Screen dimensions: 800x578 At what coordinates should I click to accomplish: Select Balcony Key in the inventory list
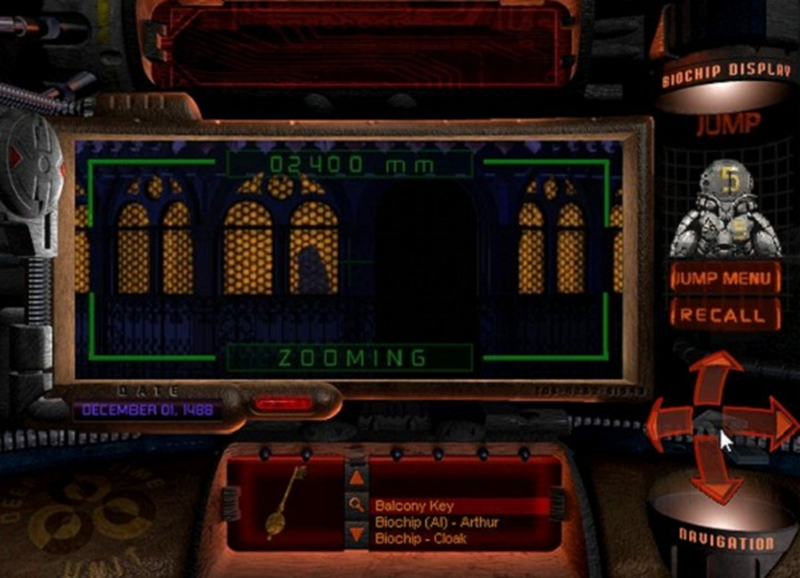pyautogui.click(x=412, y=506)
